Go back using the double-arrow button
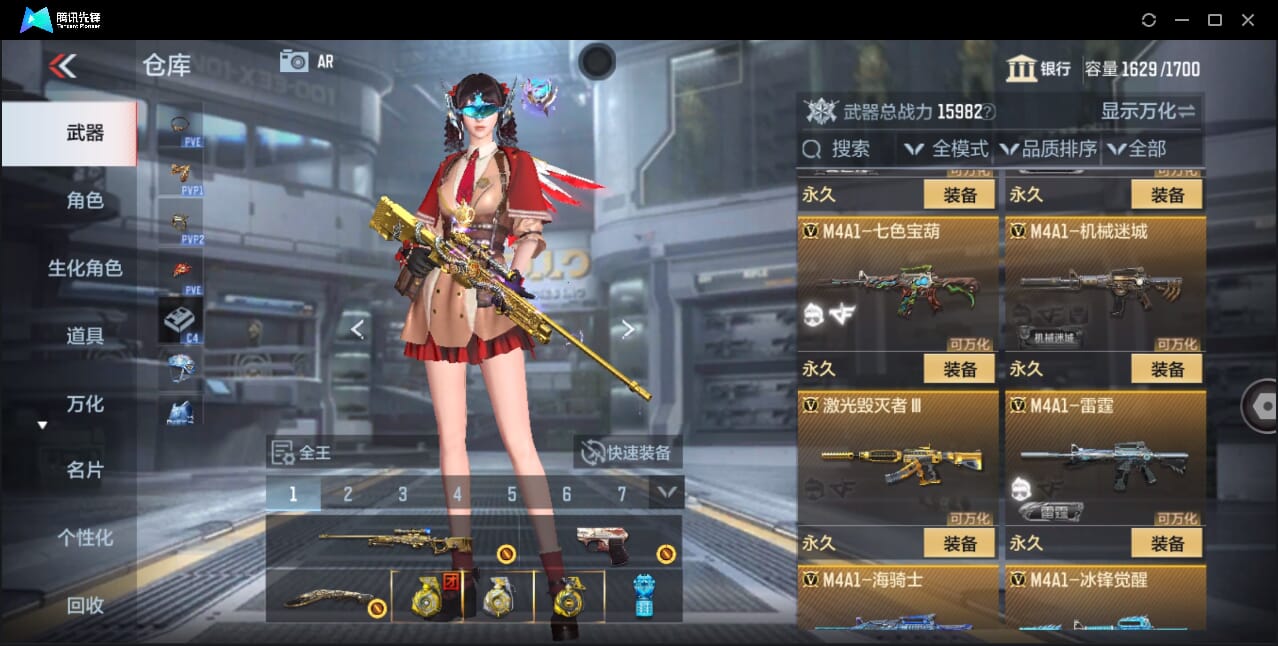Image resolution: width=1278 pixels, height=646 pixels. 62,66
